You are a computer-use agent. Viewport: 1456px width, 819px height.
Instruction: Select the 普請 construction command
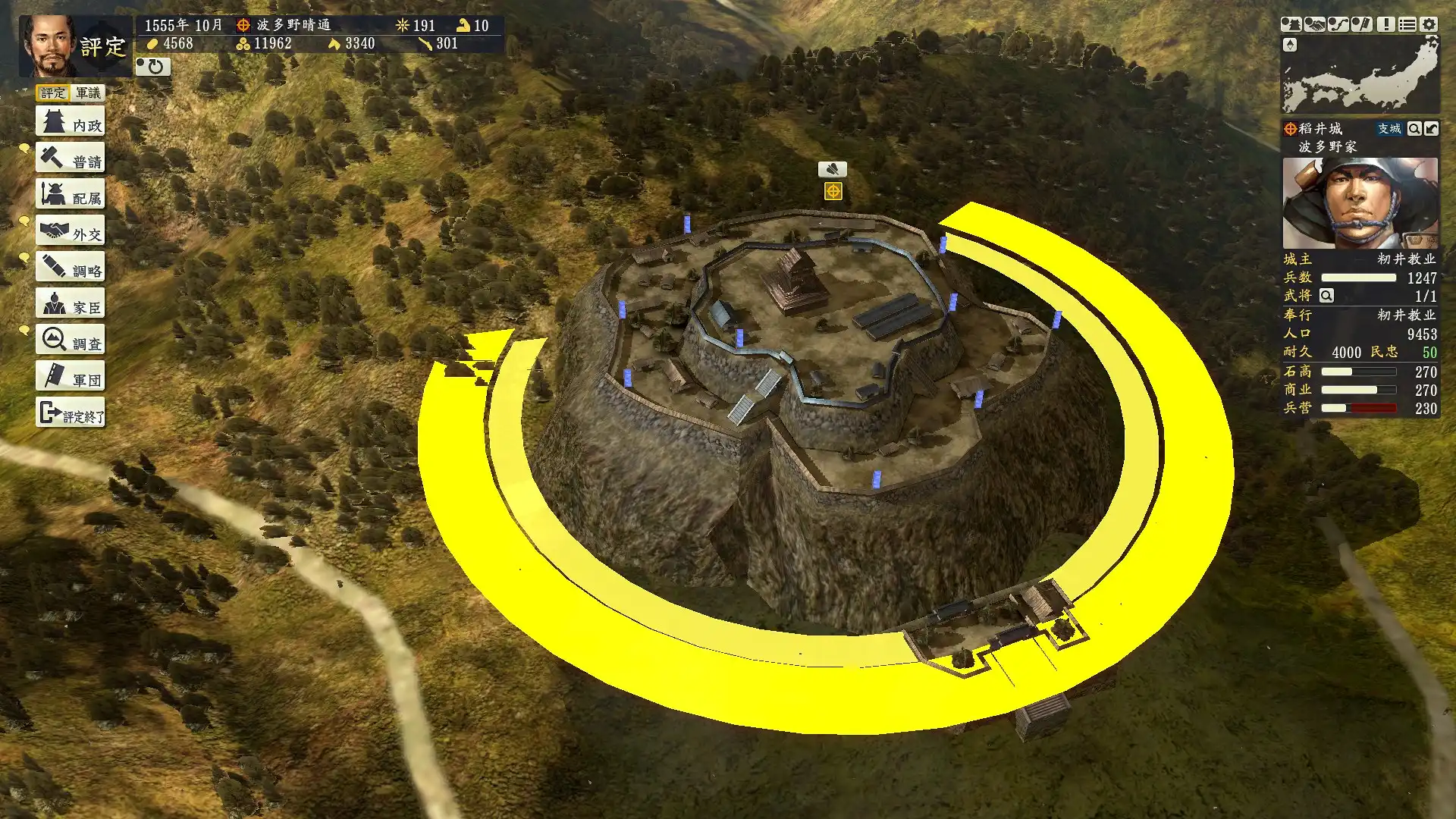point(70,158)
